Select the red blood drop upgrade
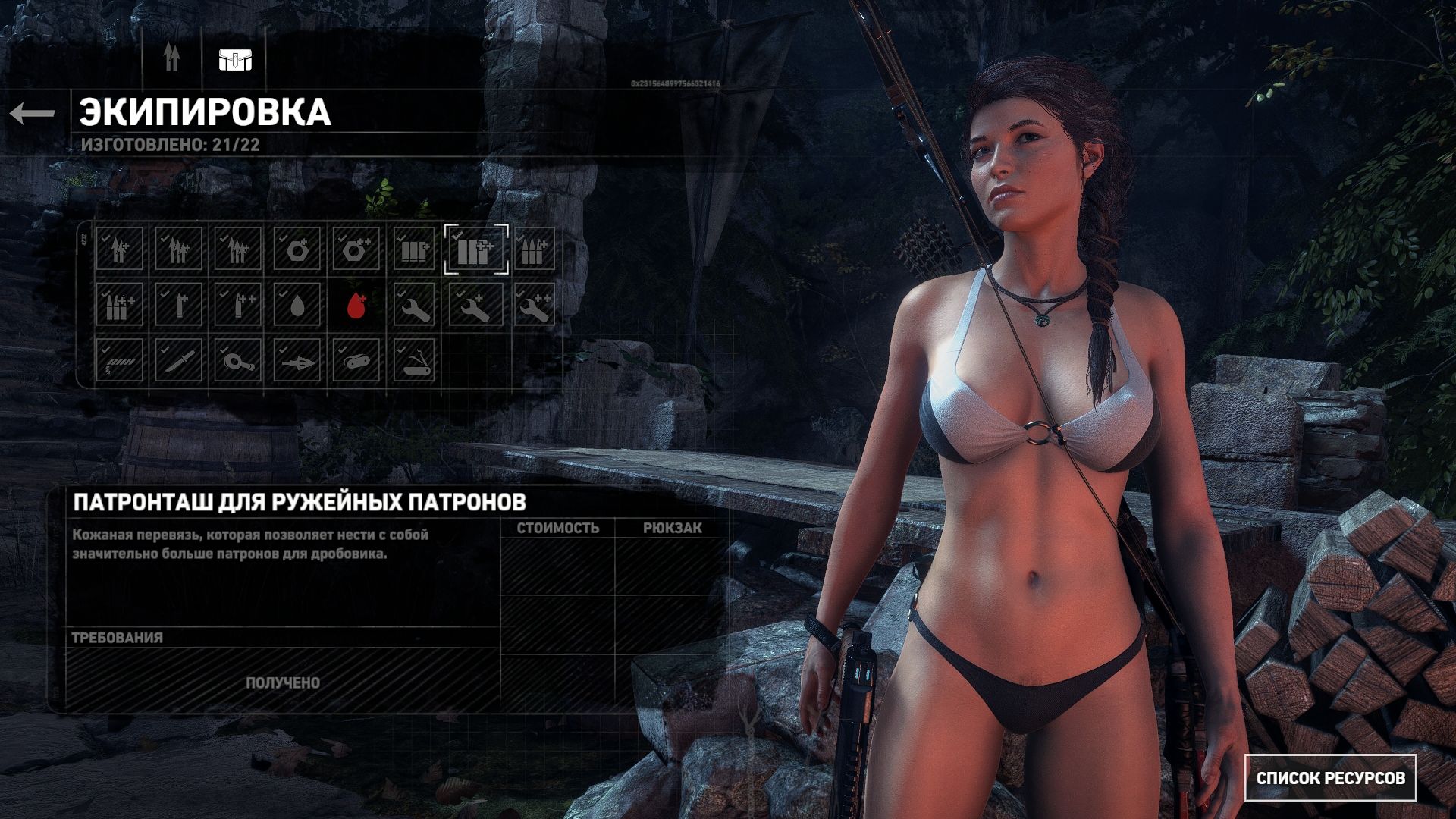Screen dimensions: 1456x819 (356, 305)
